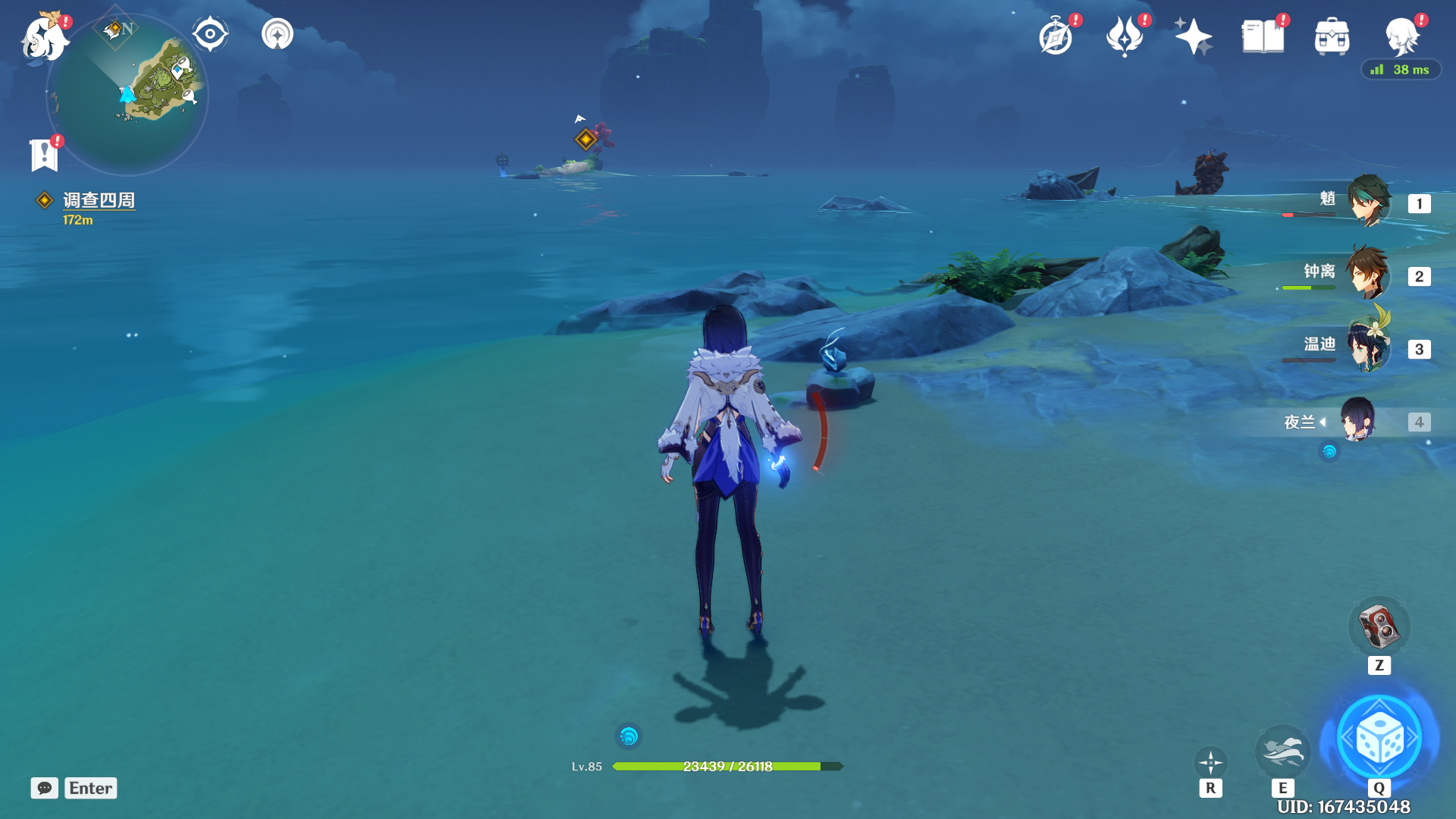Open the chat box
The image size is (1456, 819).
click(x=45, y=788)
